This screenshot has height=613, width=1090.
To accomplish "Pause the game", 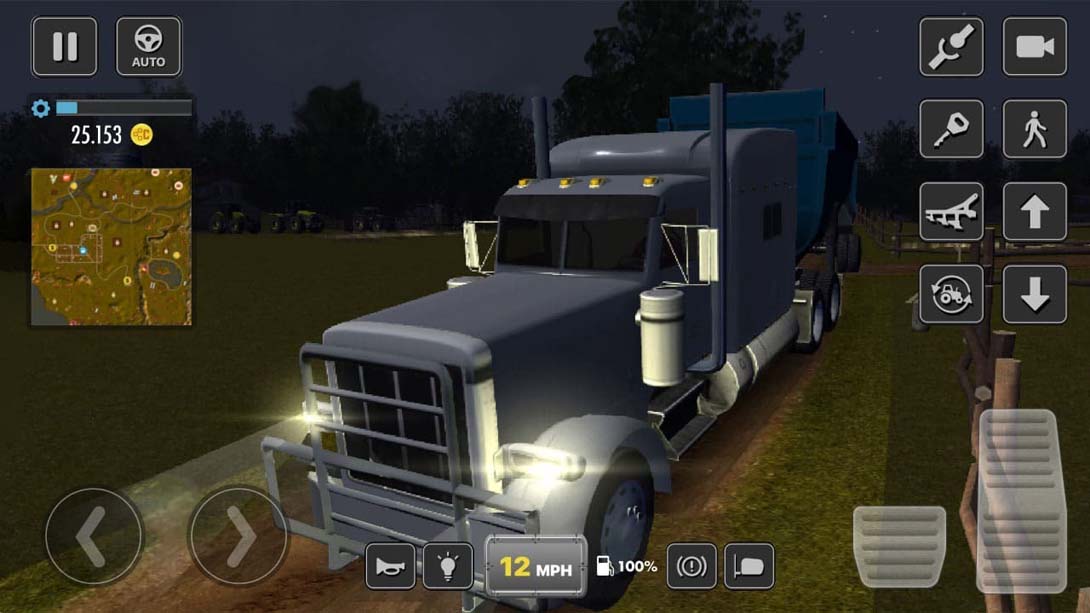I will pos(65,46).
